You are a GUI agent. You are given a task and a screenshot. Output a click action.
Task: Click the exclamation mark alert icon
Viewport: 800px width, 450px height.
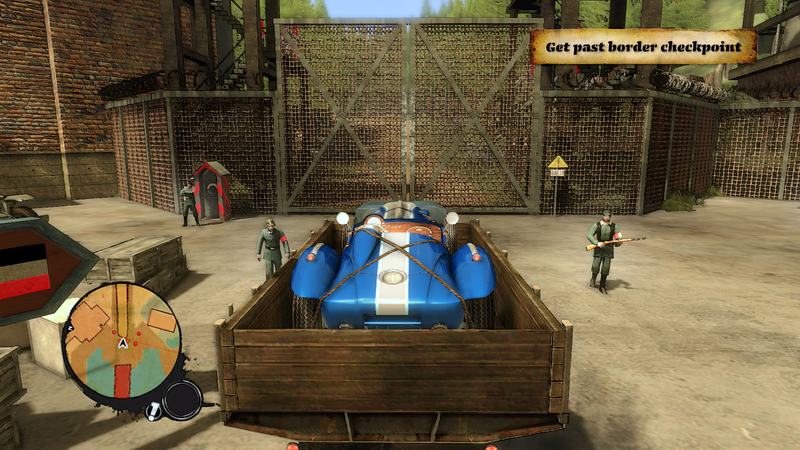(x=152, y=410)
